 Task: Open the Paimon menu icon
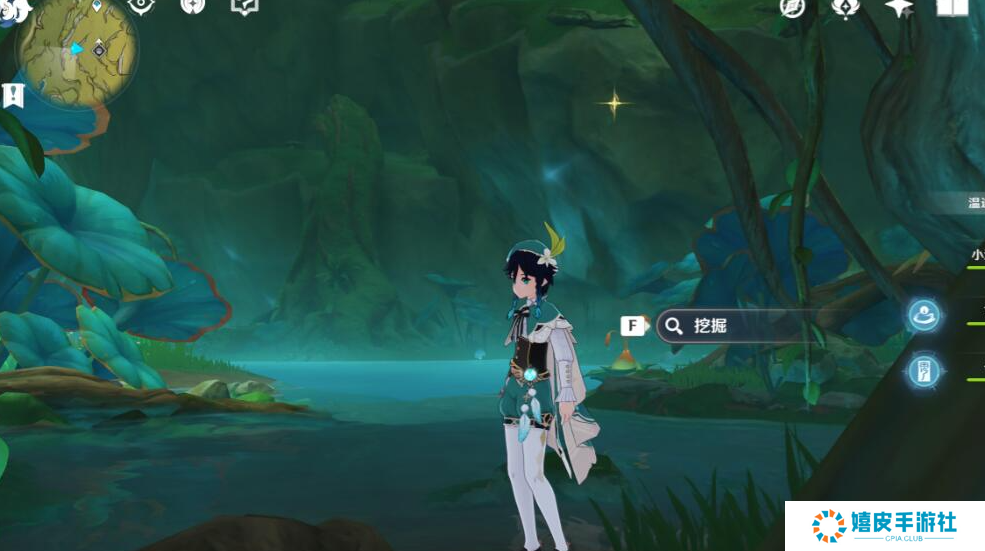tap(14, 8)
